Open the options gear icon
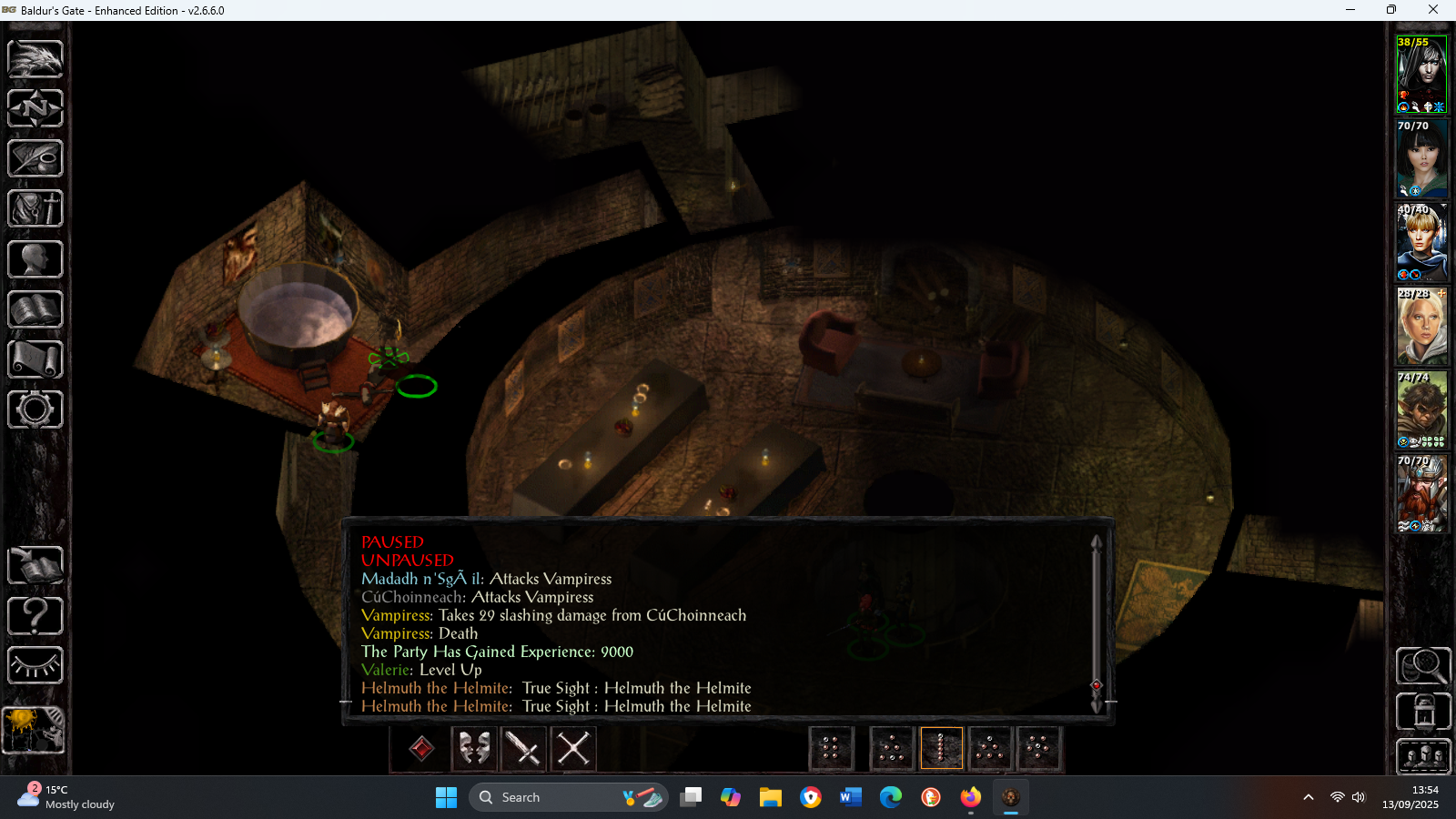The image size is (1456, 819). 35,409
